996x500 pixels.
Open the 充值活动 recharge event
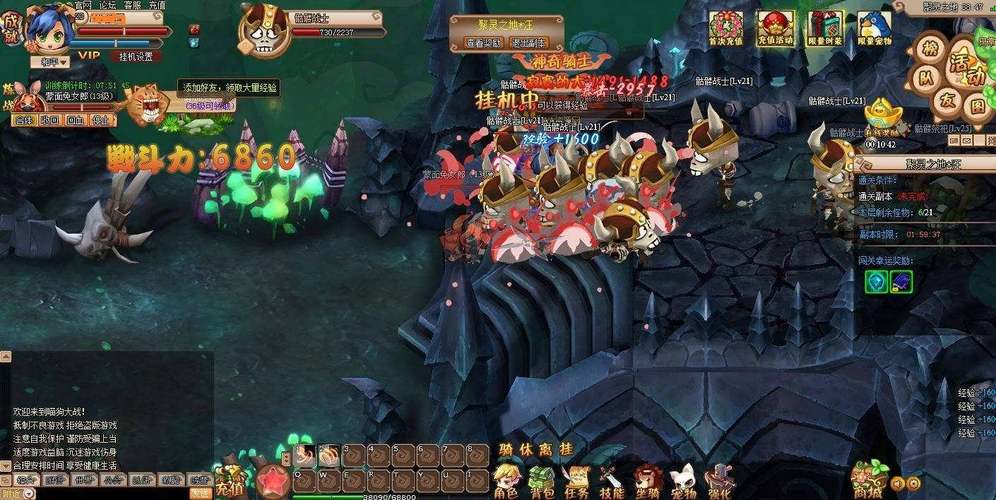pos(775,27)
